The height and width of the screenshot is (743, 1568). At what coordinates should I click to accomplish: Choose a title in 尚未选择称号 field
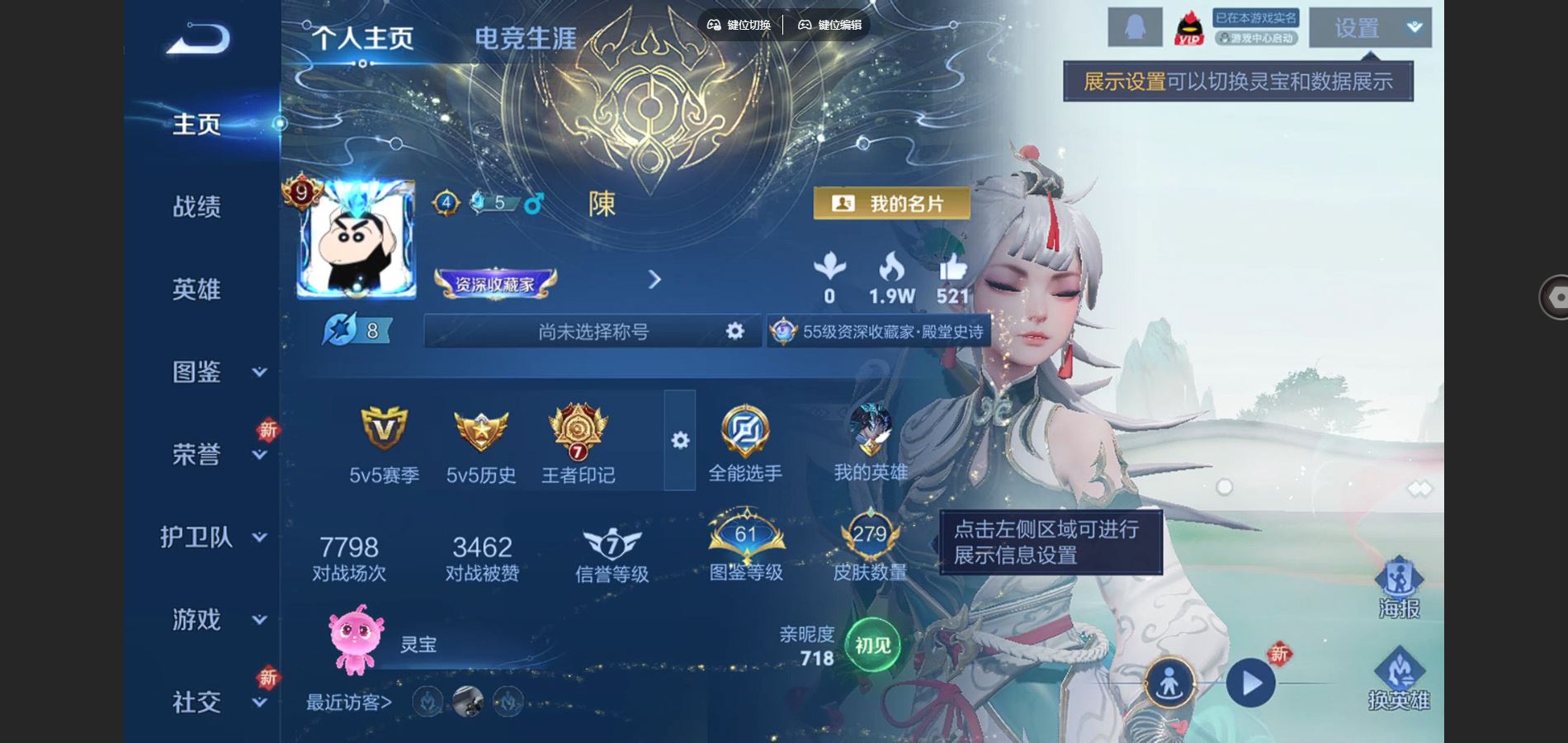593,331
